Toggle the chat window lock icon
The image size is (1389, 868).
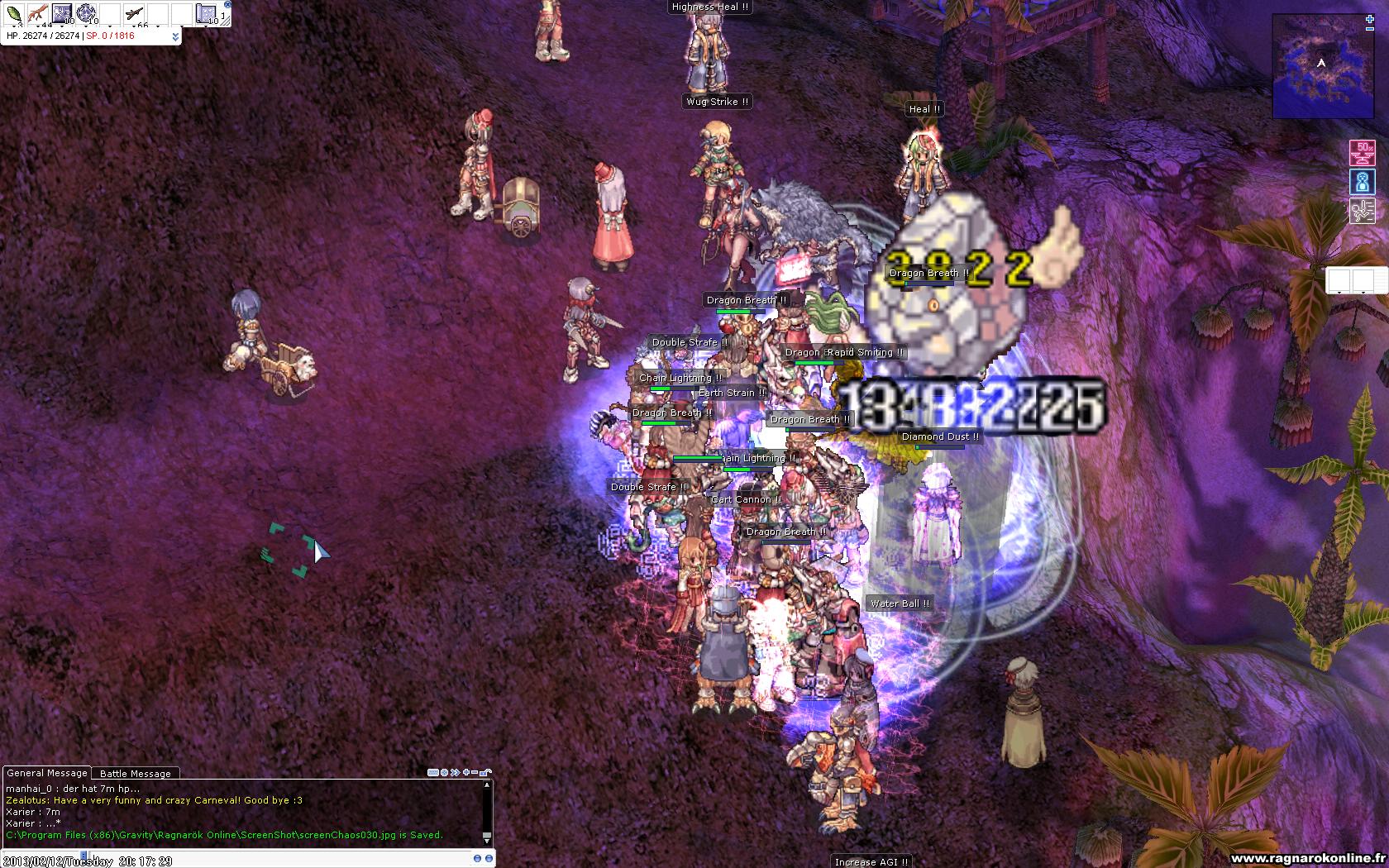487,773
